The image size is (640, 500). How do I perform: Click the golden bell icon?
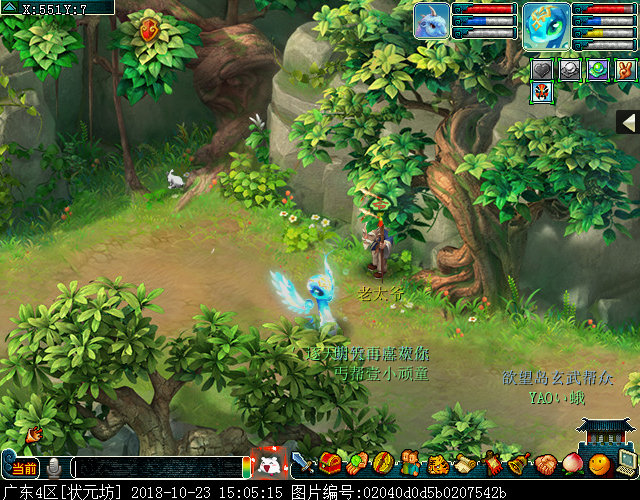pos(518,464)
